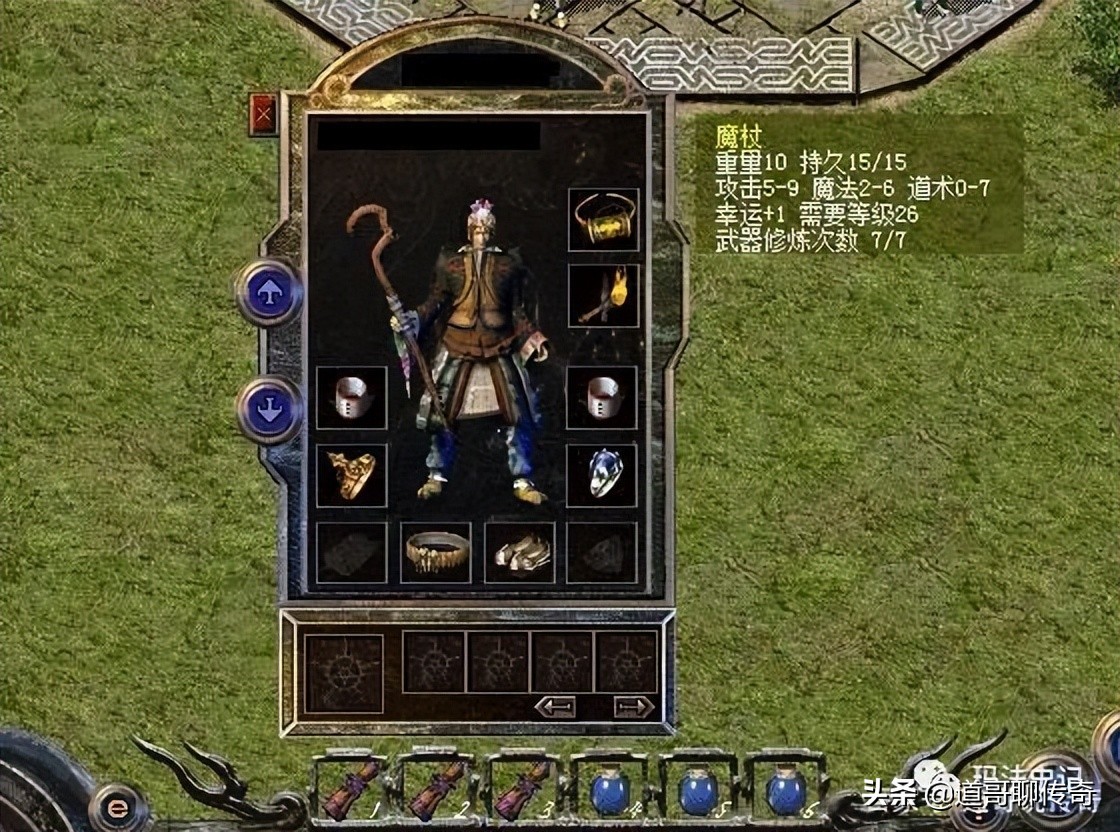This screenshot has width=1120, height=832.
Task: Click the blue up-arrow panel button
Action: 268,292
